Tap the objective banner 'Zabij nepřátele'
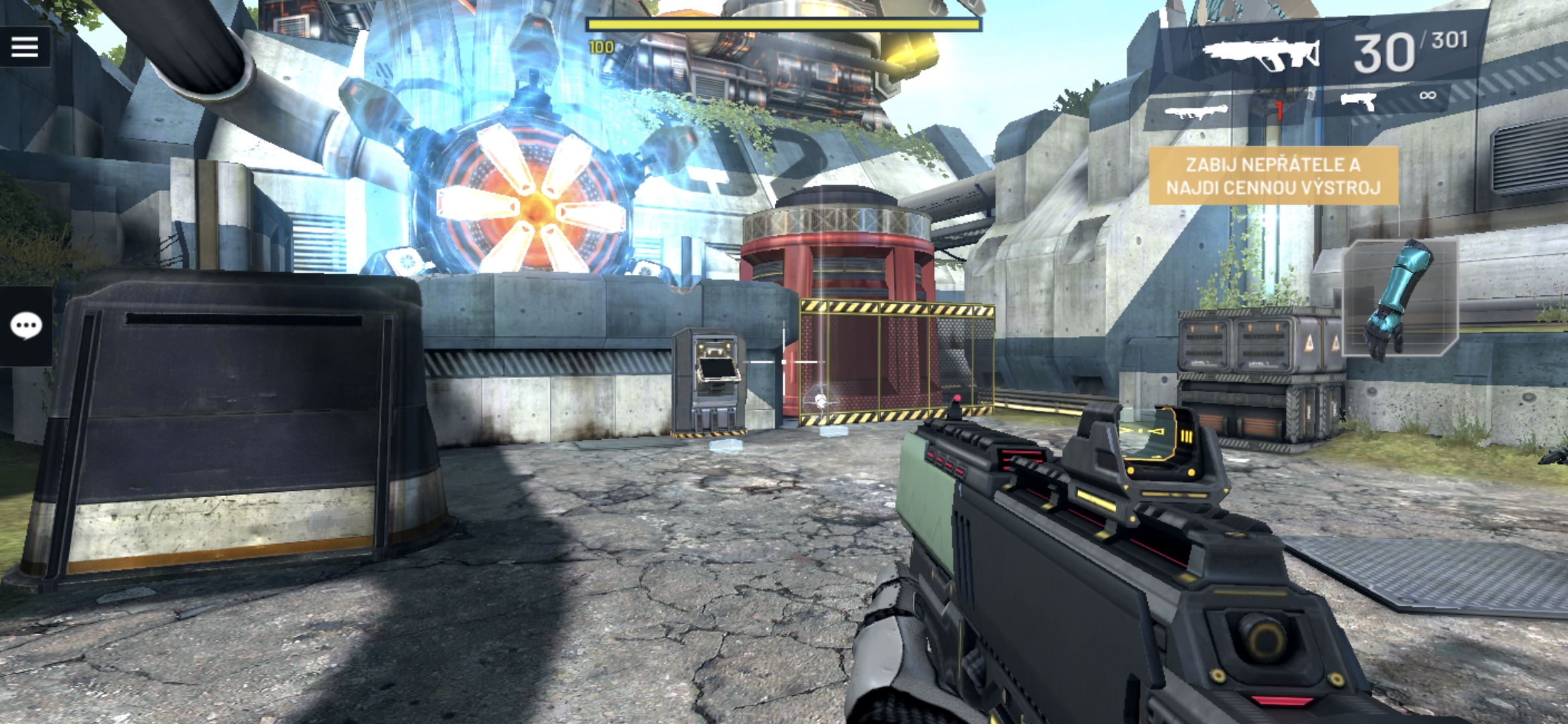 tap(1273, 176)
